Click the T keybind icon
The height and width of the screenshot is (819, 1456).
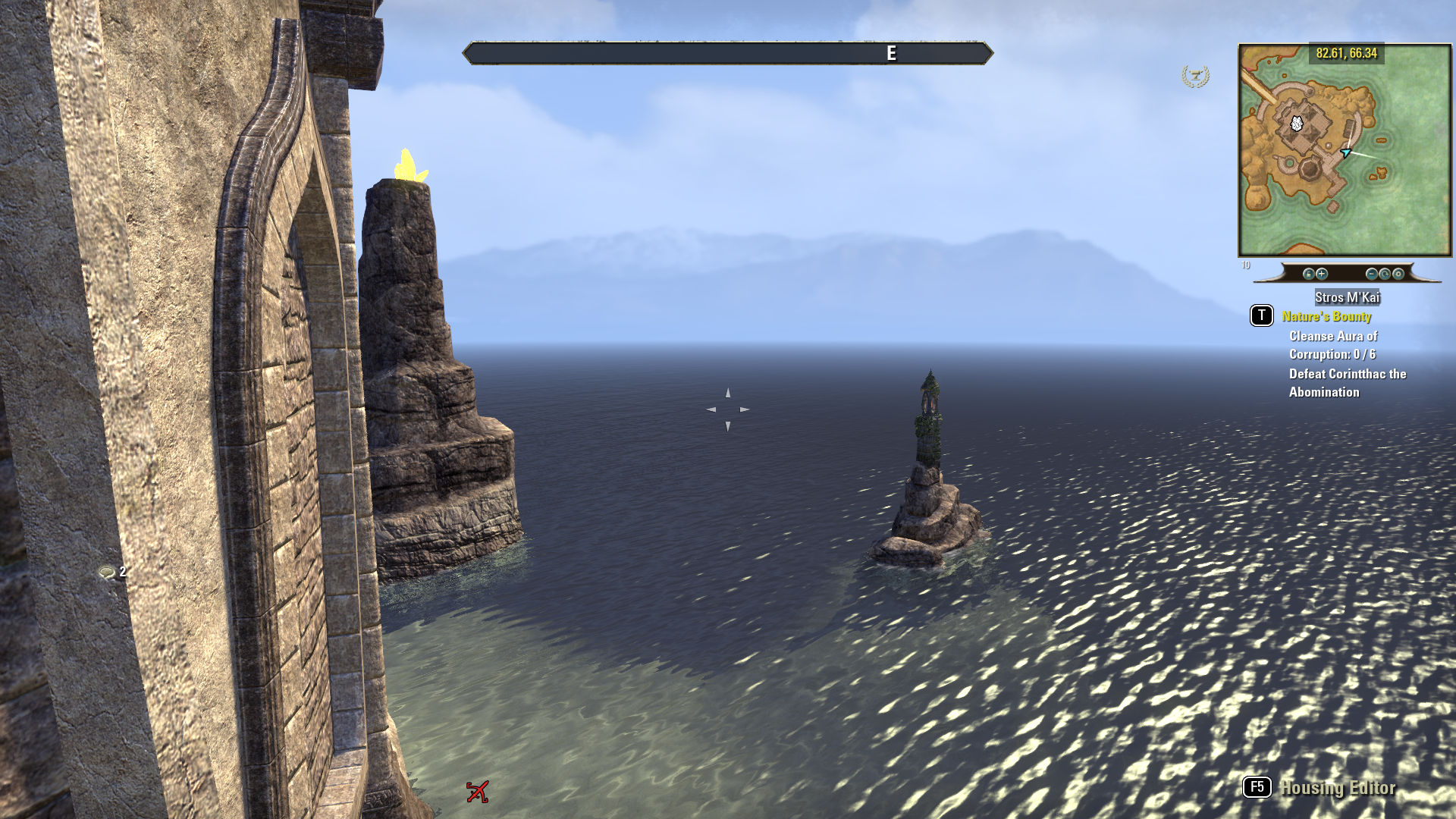pos(1261,316)
